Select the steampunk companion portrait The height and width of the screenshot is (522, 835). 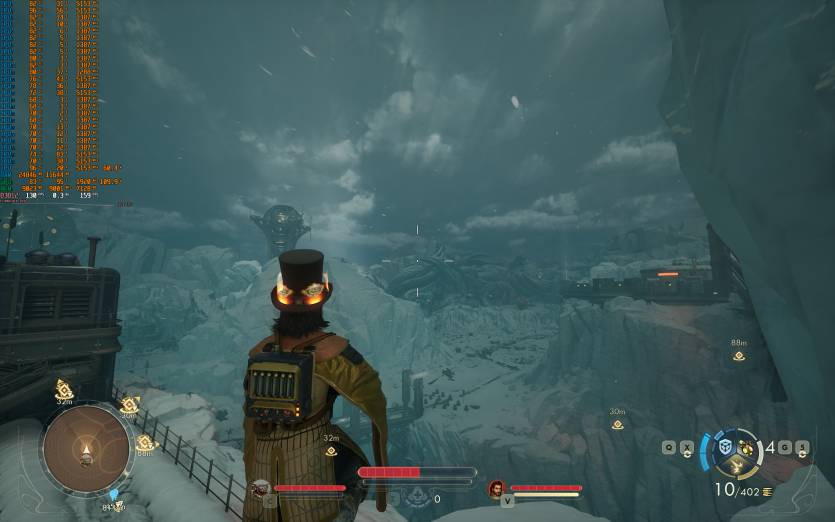click(x=260, y=488)
